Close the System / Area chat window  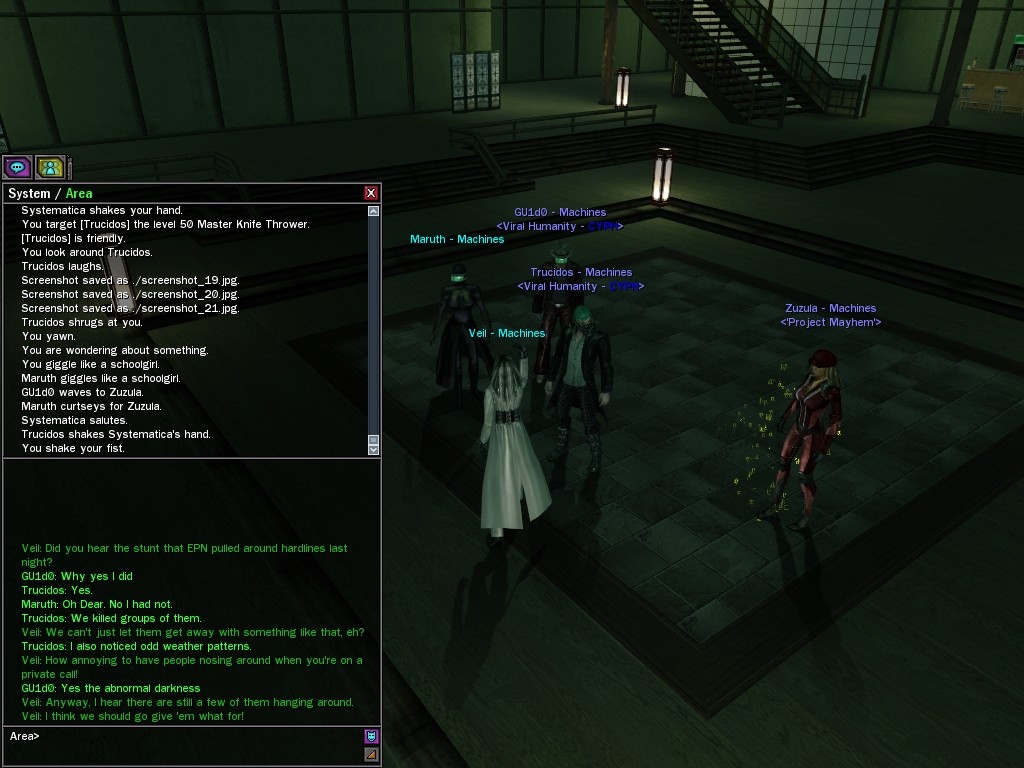click(x=371, y=193)
